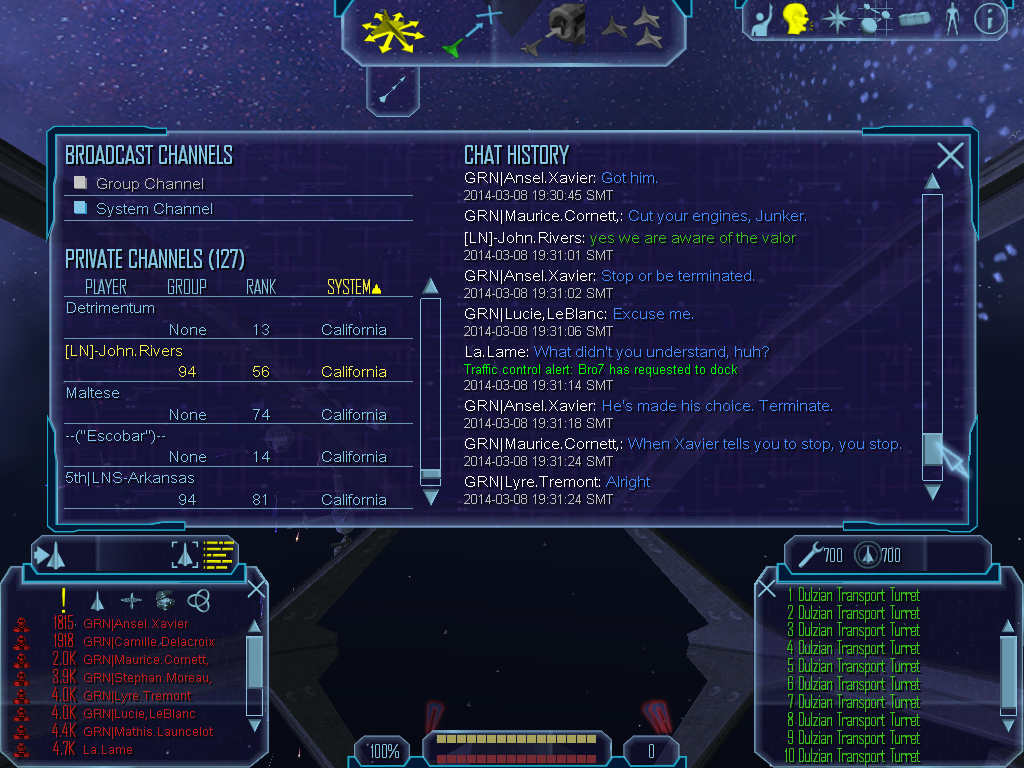Select player Detrimentum in private channels
Screen dimensions: 1024x768
click(x=110, y=308)
